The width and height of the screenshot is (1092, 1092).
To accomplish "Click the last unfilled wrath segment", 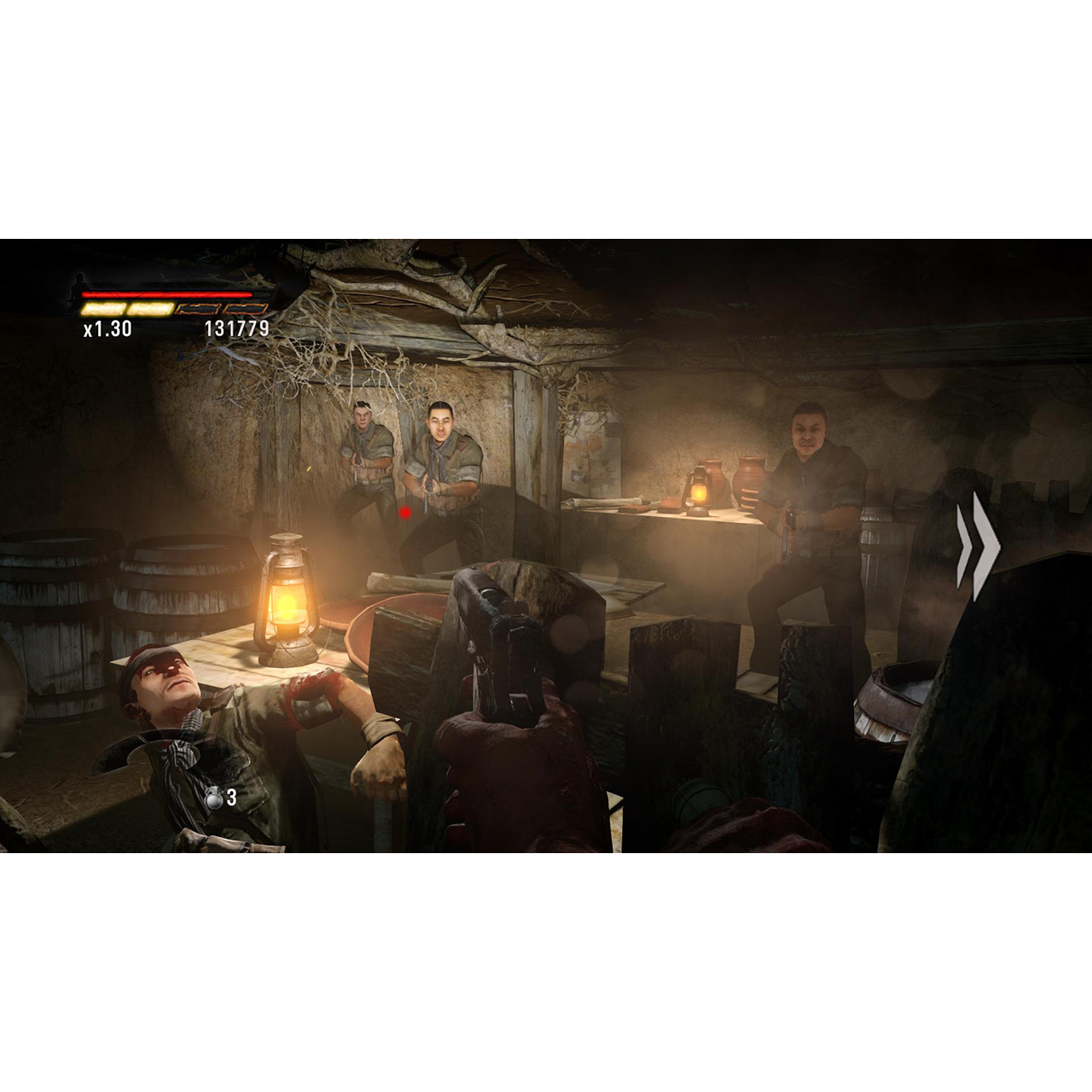I will 244,309.
